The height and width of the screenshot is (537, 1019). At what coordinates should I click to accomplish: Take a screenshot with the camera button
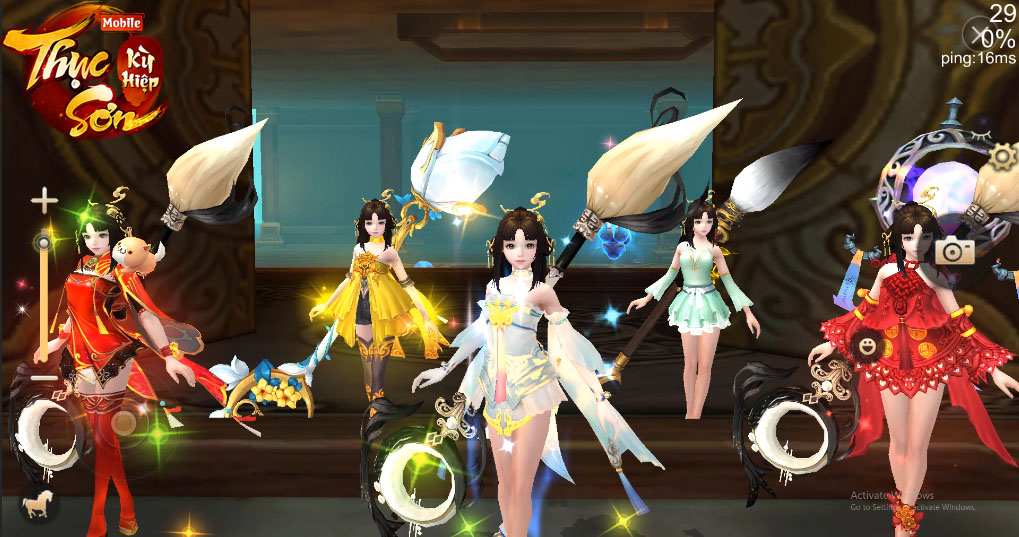[954, 252]
